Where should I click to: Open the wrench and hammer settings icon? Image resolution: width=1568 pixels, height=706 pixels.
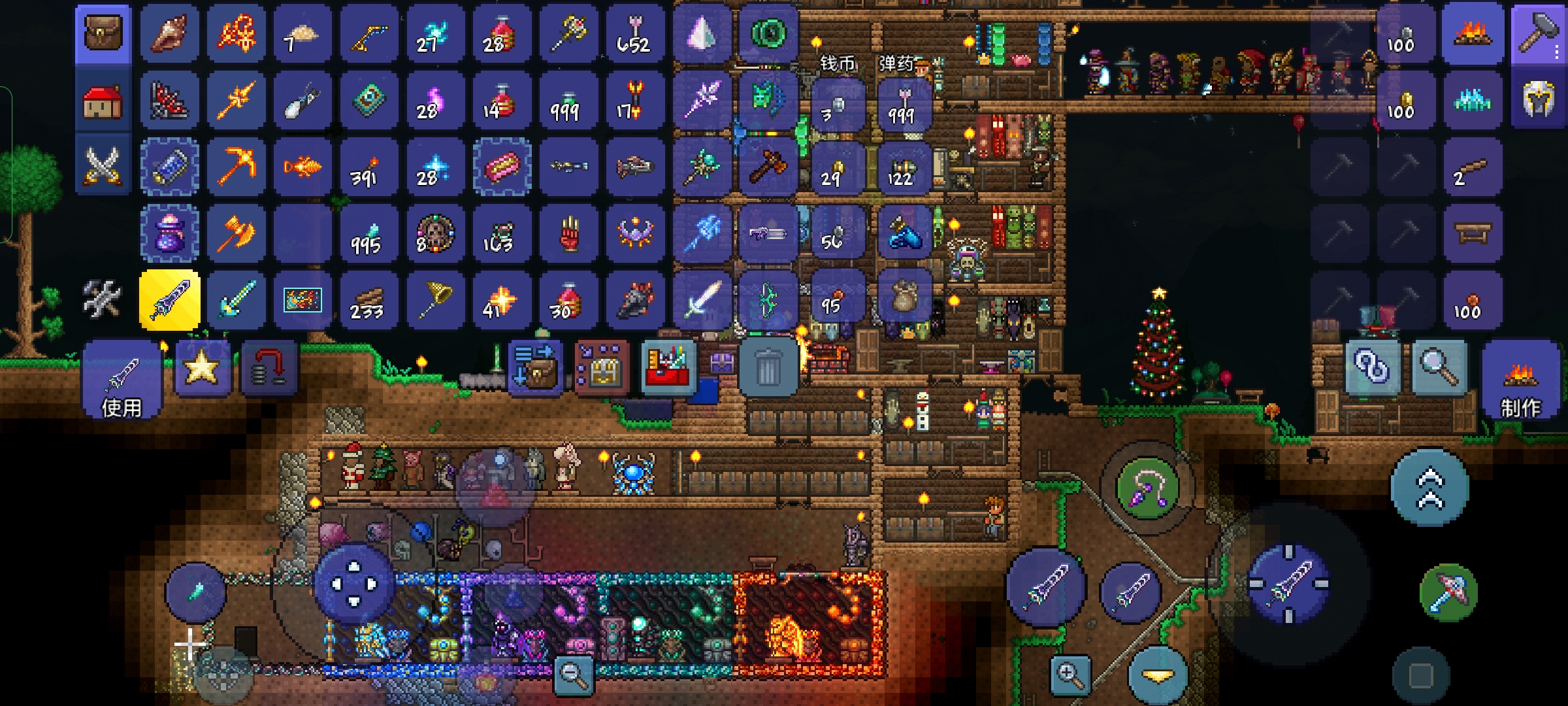pos(103,299)
